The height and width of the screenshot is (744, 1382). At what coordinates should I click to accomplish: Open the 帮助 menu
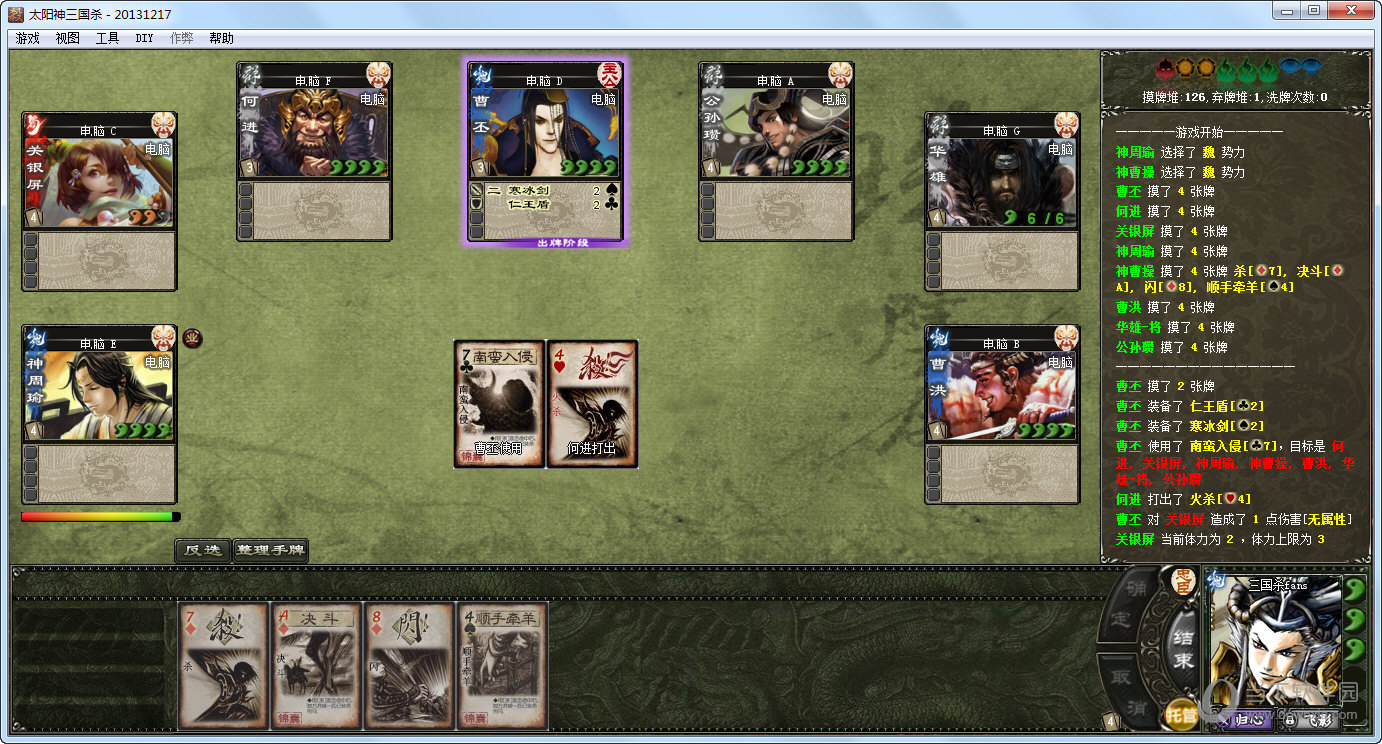pos(221,38)
